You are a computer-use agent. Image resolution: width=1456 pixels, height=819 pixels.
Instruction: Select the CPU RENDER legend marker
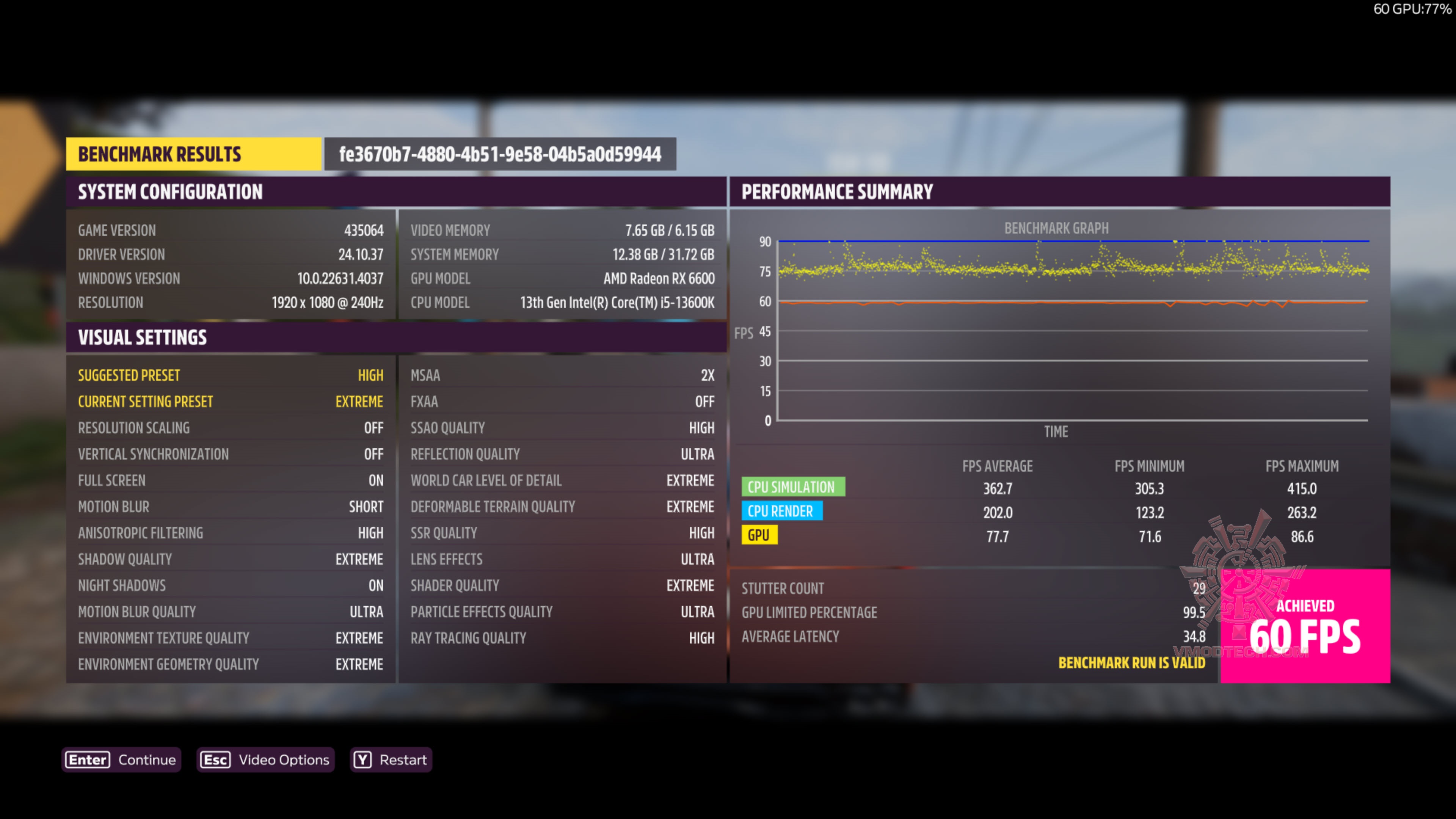pyautogui.click(x=782, y=511)
